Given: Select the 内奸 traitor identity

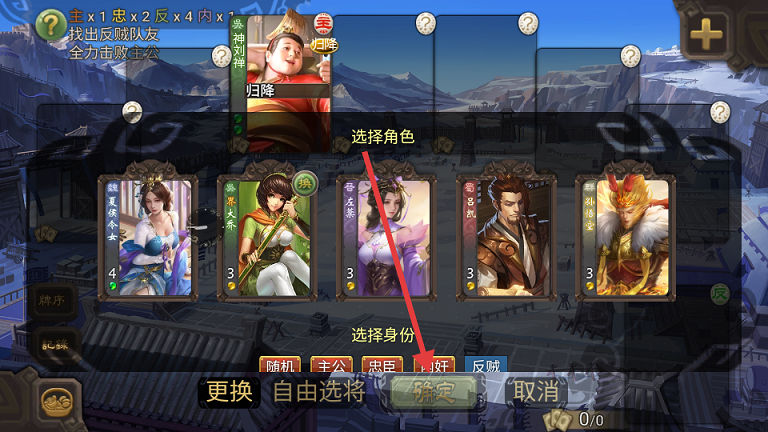Looking at the screenshot, I should click(437, 367).
